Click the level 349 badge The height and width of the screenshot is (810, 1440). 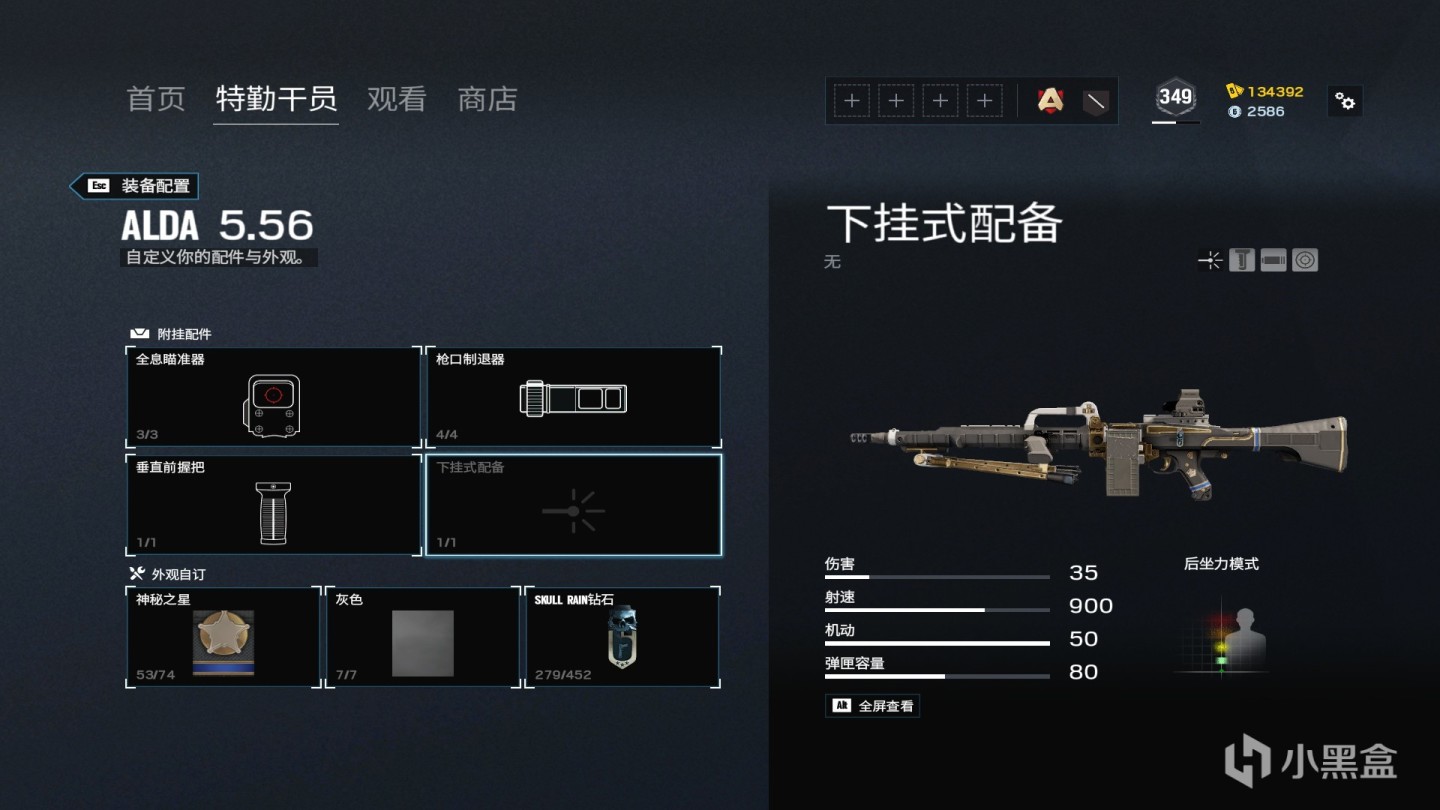pyautogui.click(x=1175, y=97)
